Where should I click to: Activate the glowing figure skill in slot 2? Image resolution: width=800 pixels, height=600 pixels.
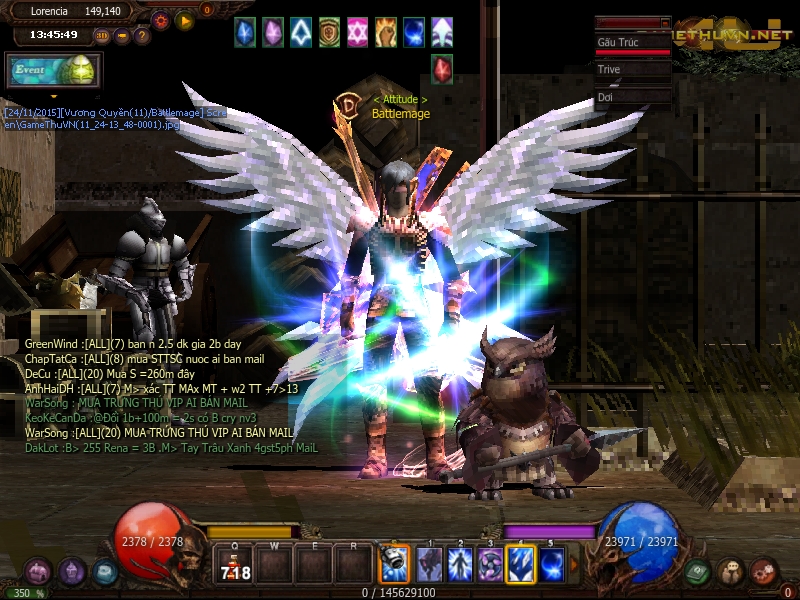tap(460, 565)
